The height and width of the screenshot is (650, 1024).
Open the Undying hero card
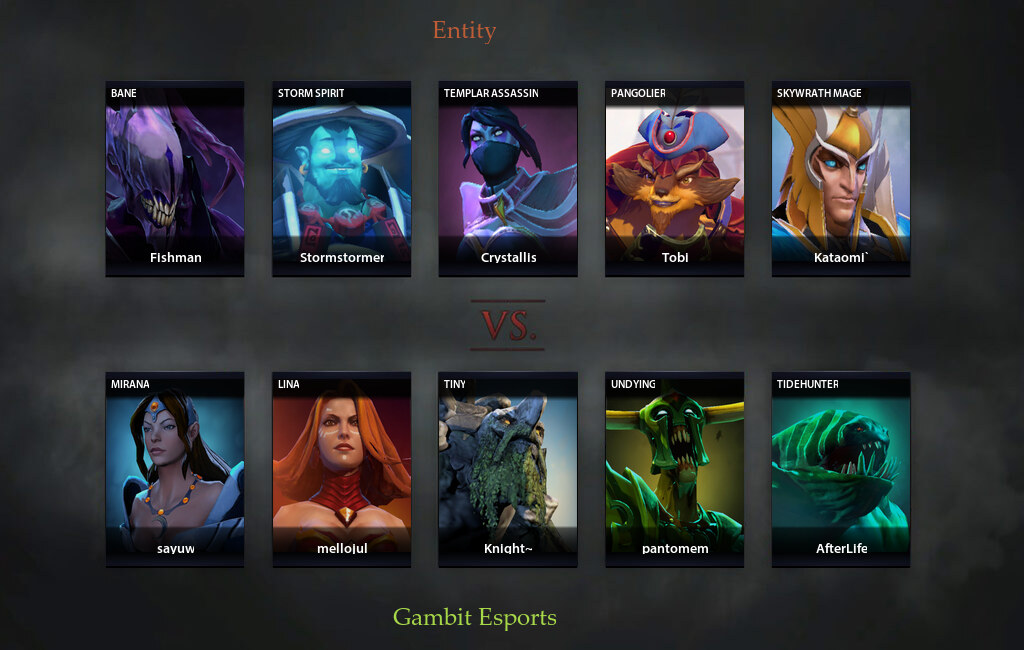(x=674, y=470)
